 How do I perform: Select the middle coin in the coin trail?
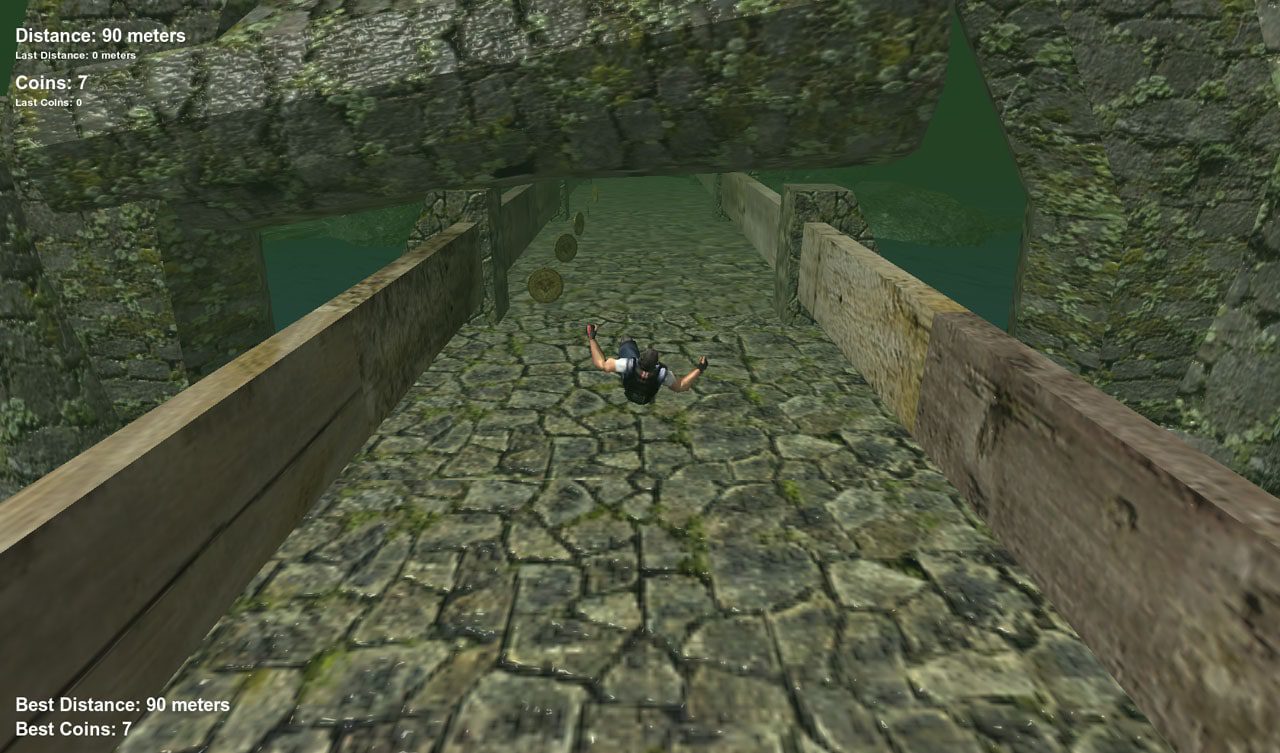565,248
